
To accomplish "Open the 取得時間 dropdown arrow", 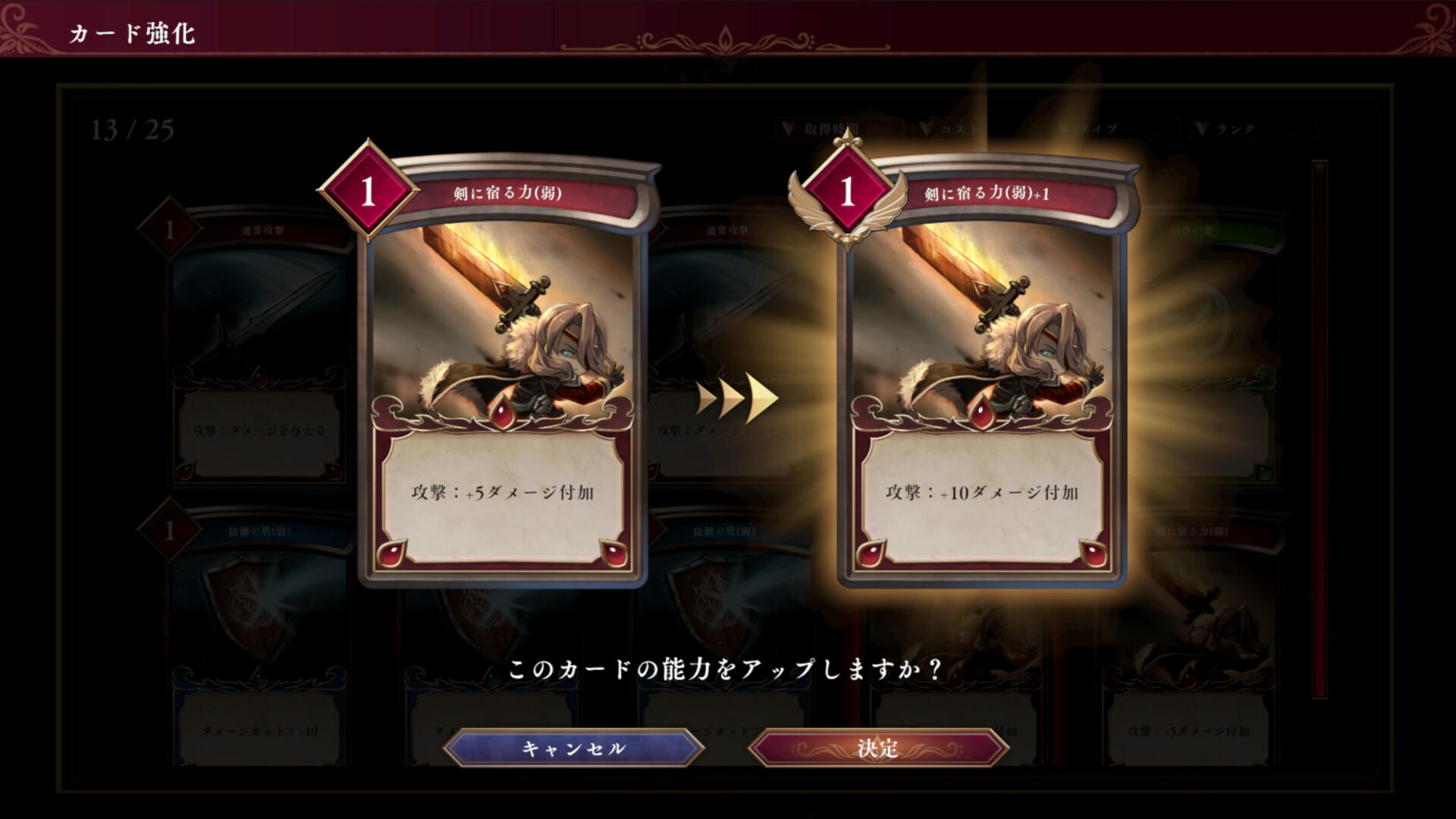I will coord(789,129).
